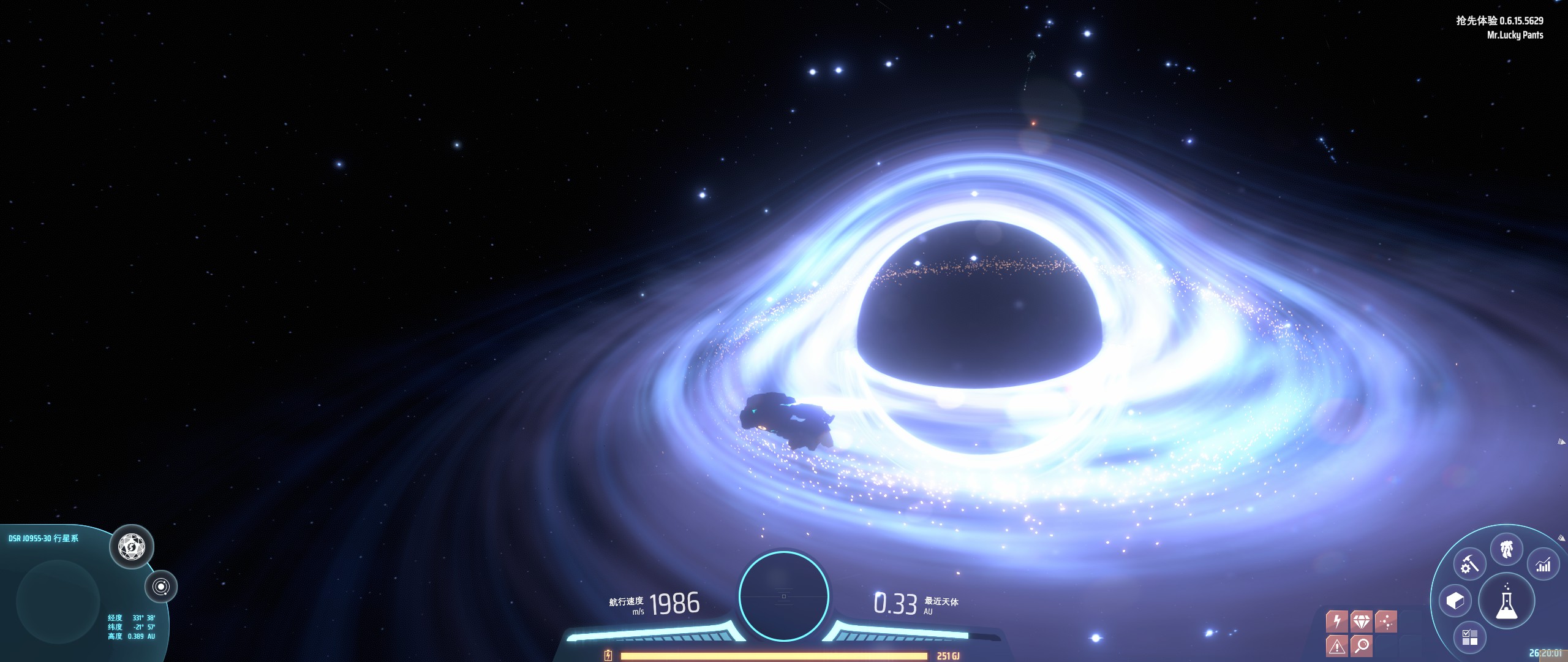Open the white cube inventory button
Screen dimensions: 1568x662
coord(1455,601)
